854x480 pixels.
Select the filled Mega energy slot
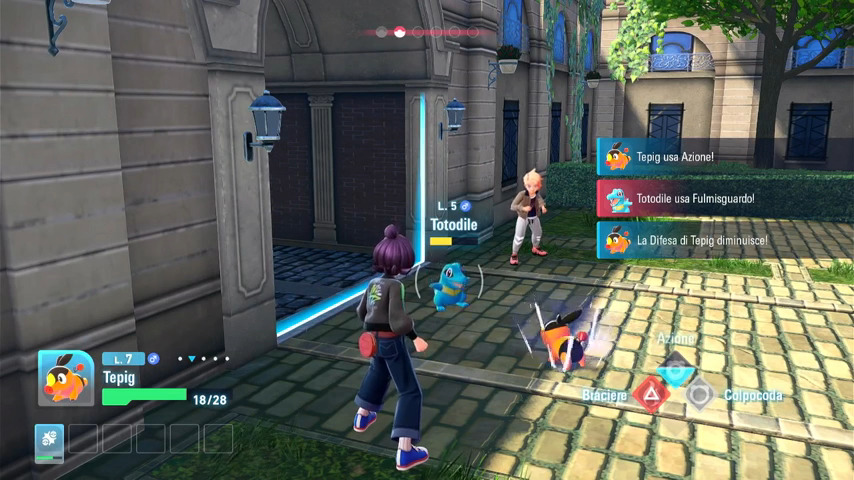(49, 440)
